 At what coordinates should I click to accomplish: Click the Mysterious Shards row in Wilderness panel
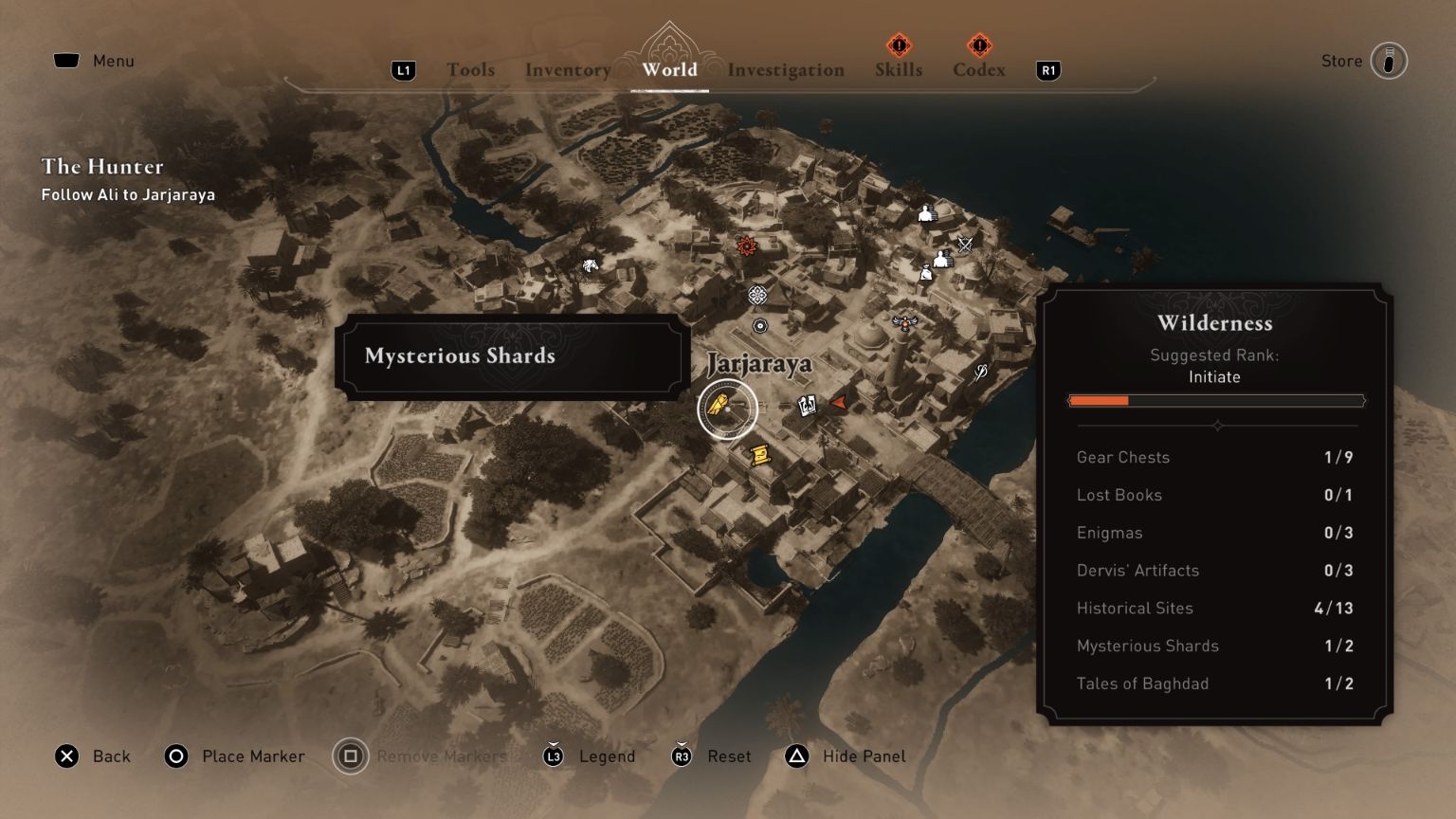click(x=1214, y=646)
